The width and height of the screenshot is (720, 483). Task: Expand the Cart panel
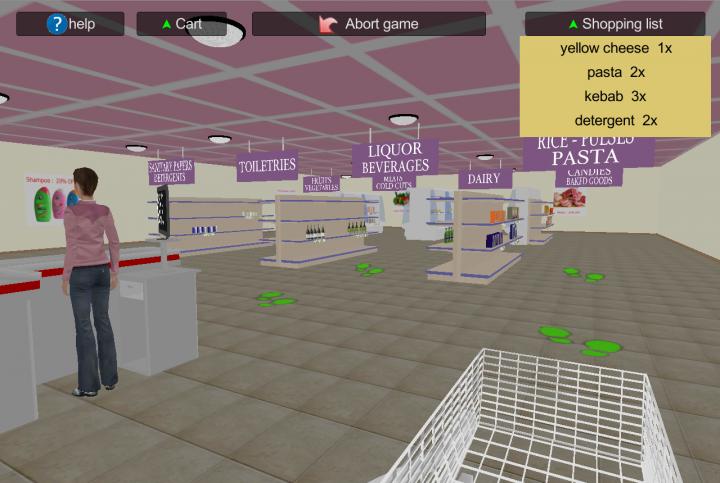point(181,24)
